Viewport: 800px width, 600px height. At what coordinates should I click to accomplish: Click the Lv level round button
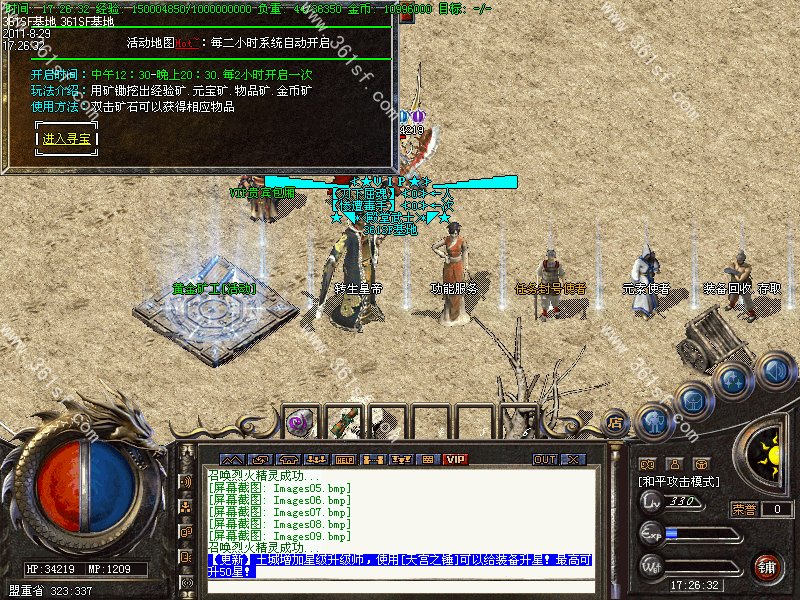coord(651,502)
